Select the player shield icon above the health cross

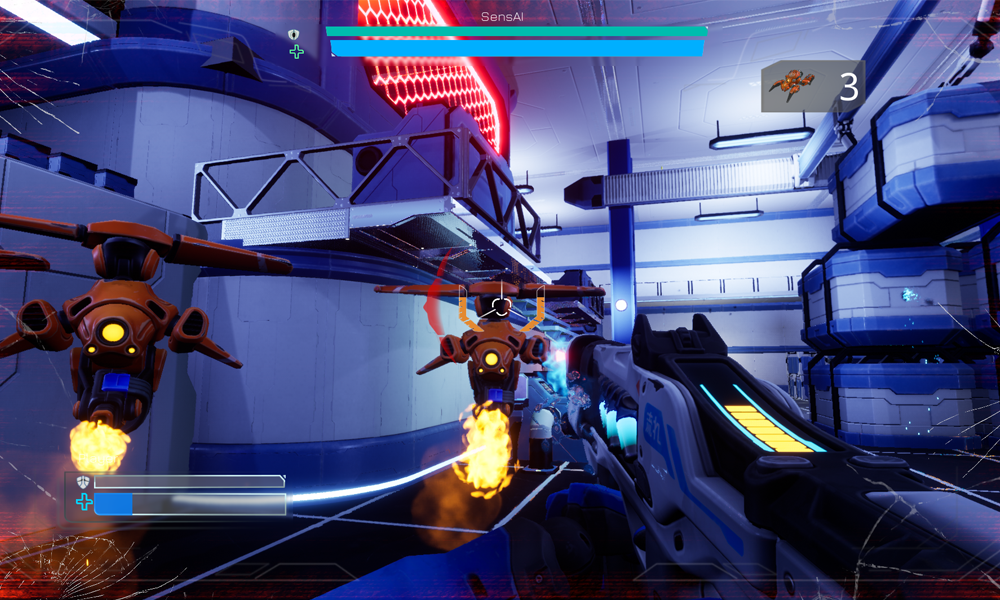click(83, 482)
